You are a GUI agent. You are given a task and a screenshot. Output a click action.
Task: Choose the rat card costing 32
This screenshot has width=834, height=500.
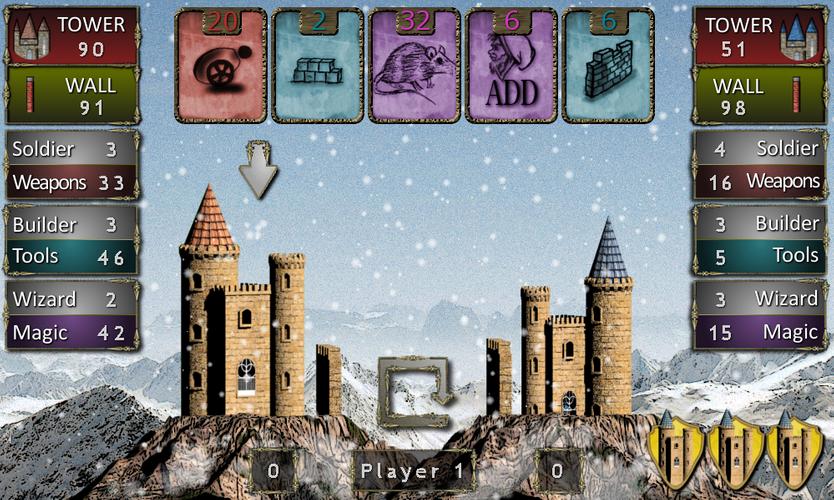pyautogui.click(x=414, y=66)
